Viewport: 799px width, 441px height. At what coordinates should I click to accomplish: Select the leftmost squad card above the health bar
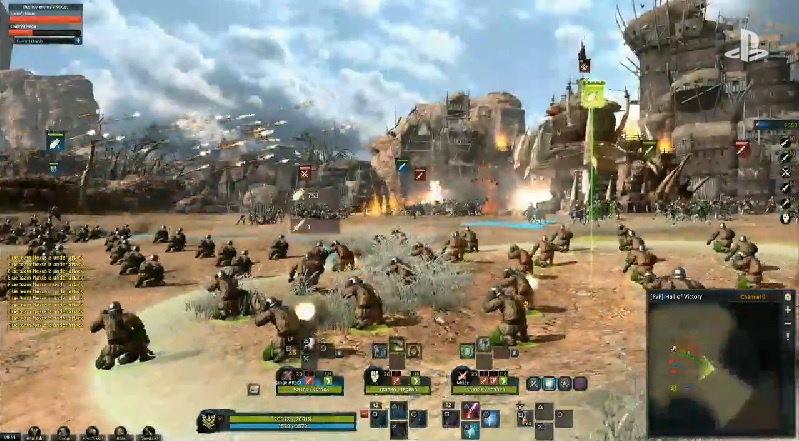click(309, 380)
